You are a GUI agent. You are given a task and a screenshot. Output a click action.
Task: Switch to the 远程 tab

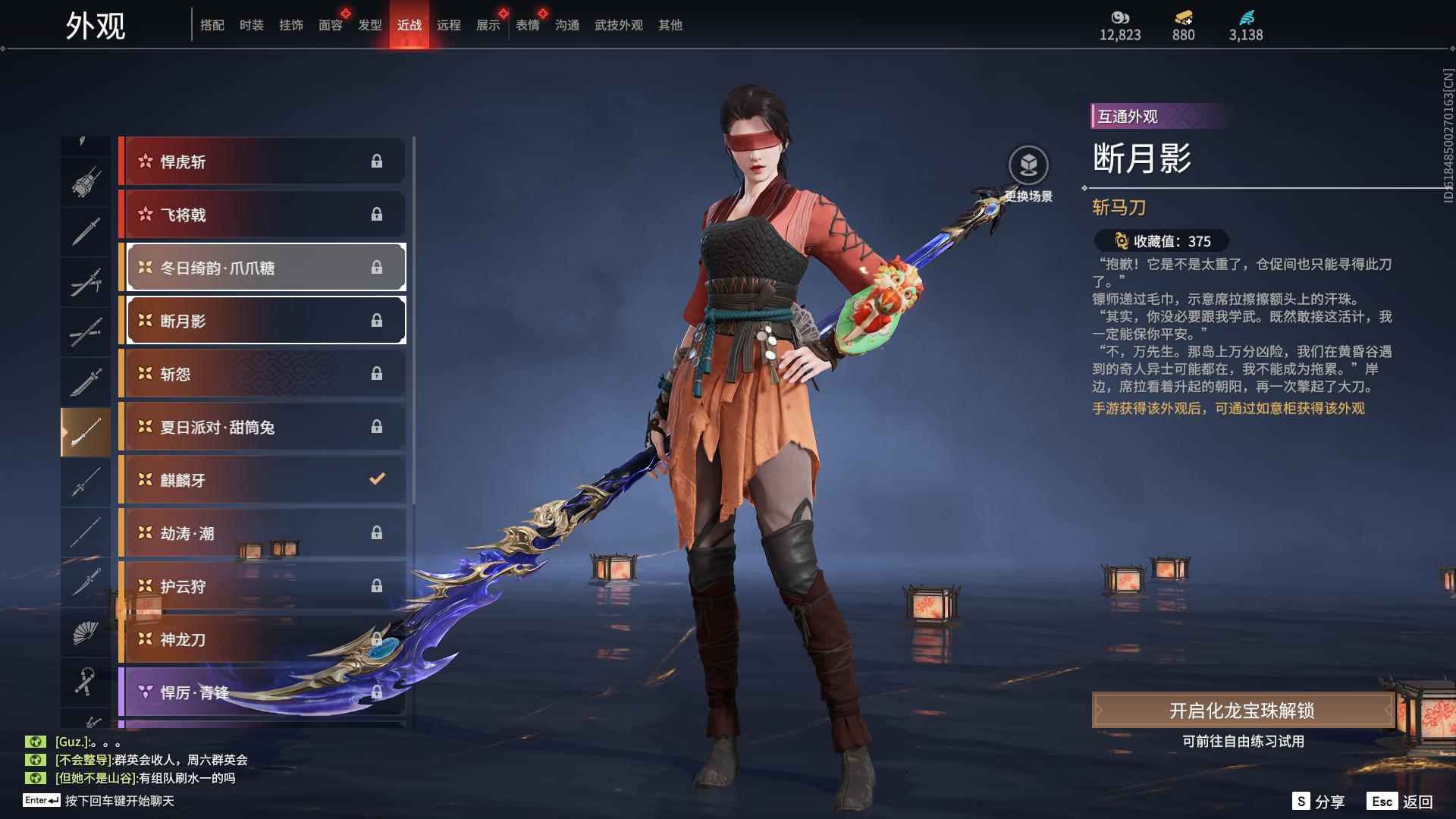pos(450,24)
